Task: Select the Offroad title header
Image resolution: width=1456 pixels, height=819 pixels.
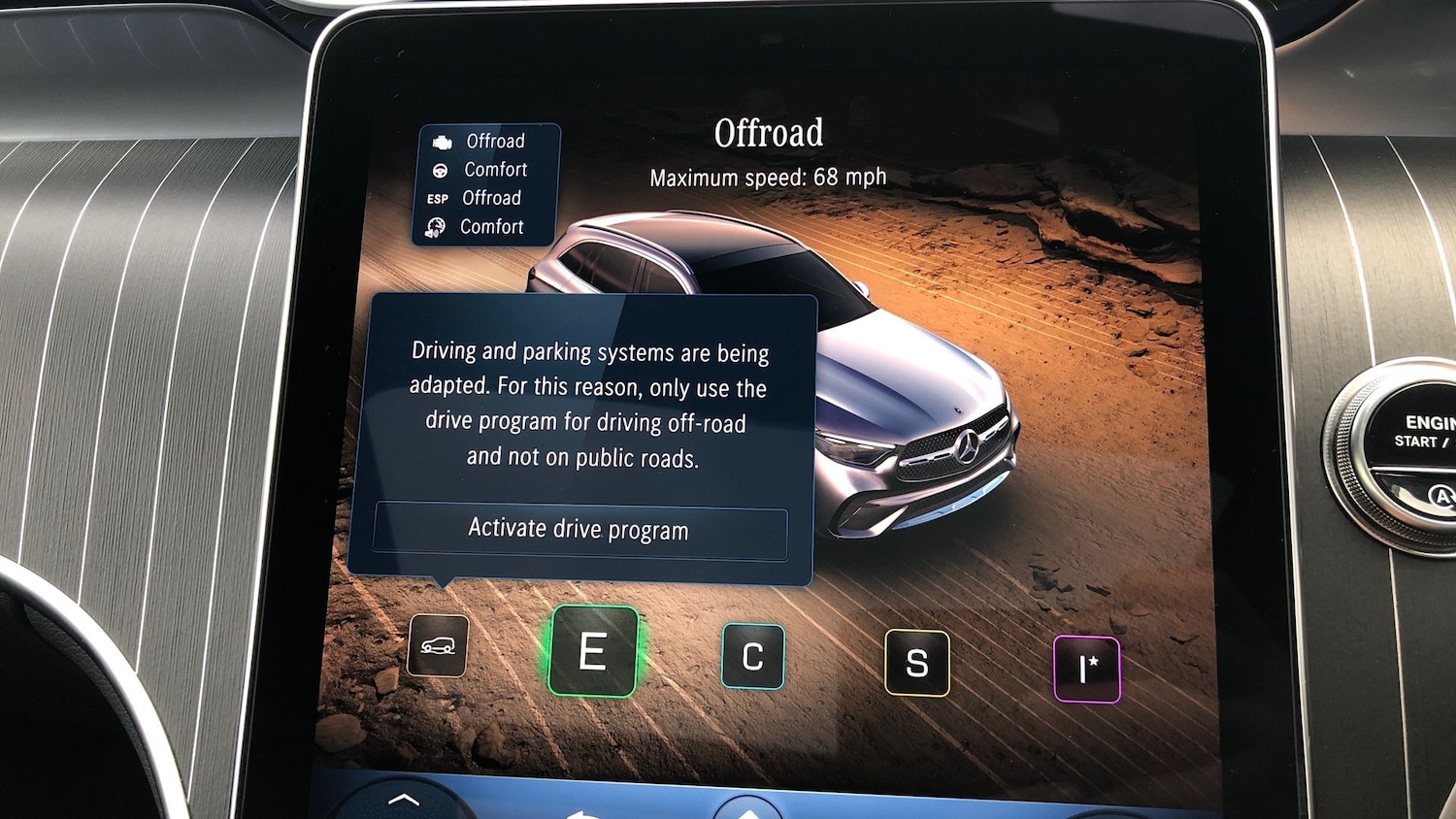Action: [x=770, y=132]
